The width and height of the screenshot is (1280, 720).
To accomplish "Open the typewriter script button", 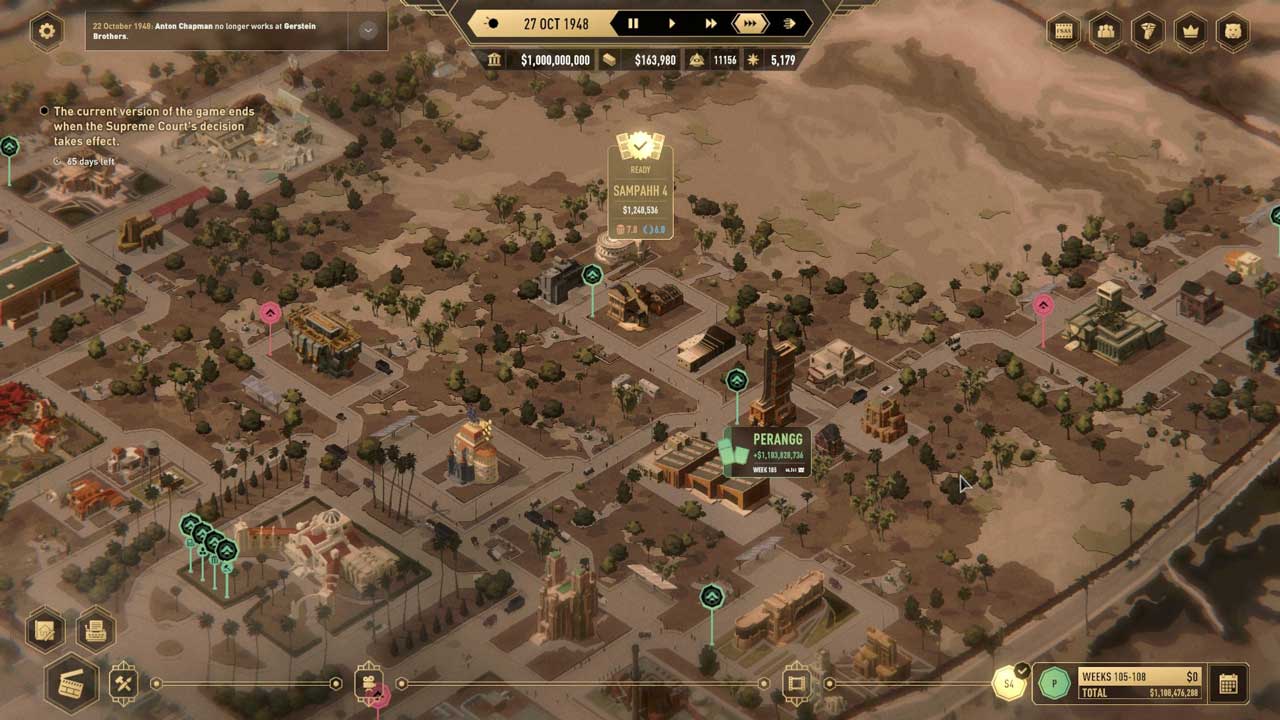I will 96,630.
